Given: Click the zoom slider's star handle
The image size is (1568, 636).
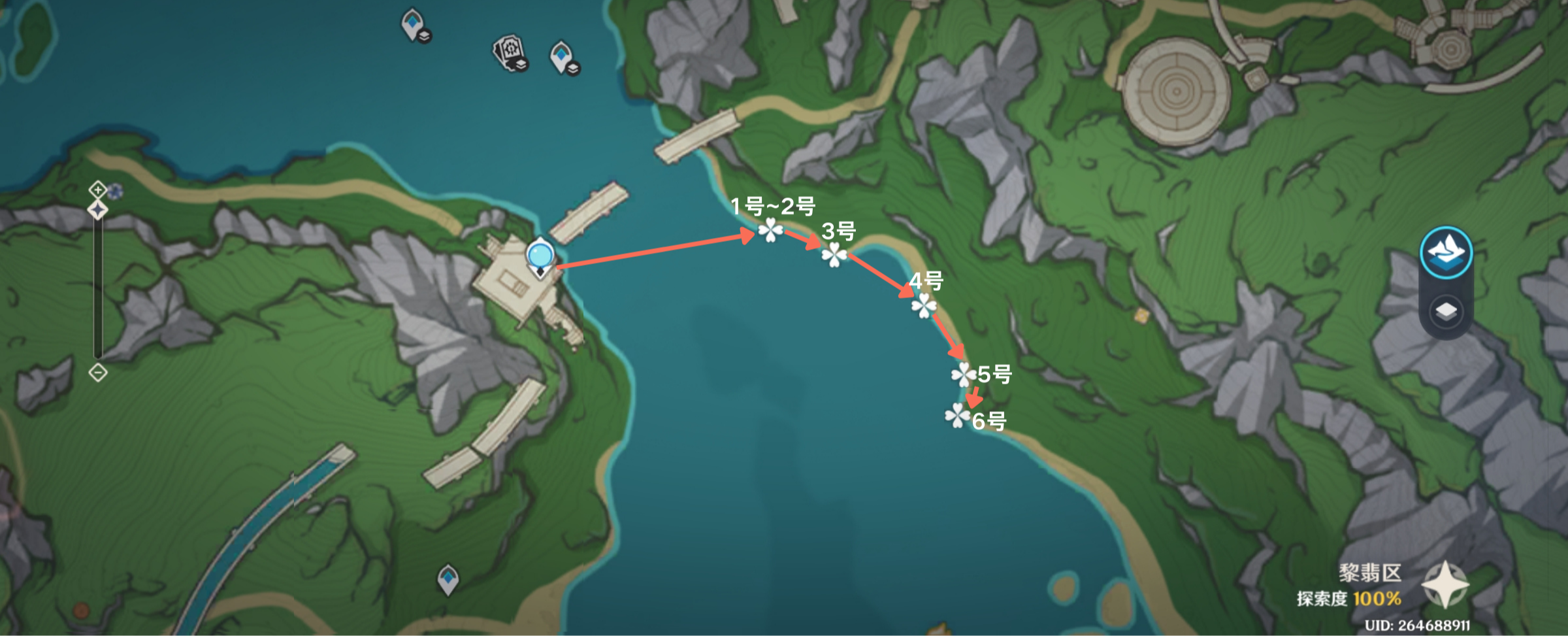Looking at the screenshot, I should pos(97,210).
